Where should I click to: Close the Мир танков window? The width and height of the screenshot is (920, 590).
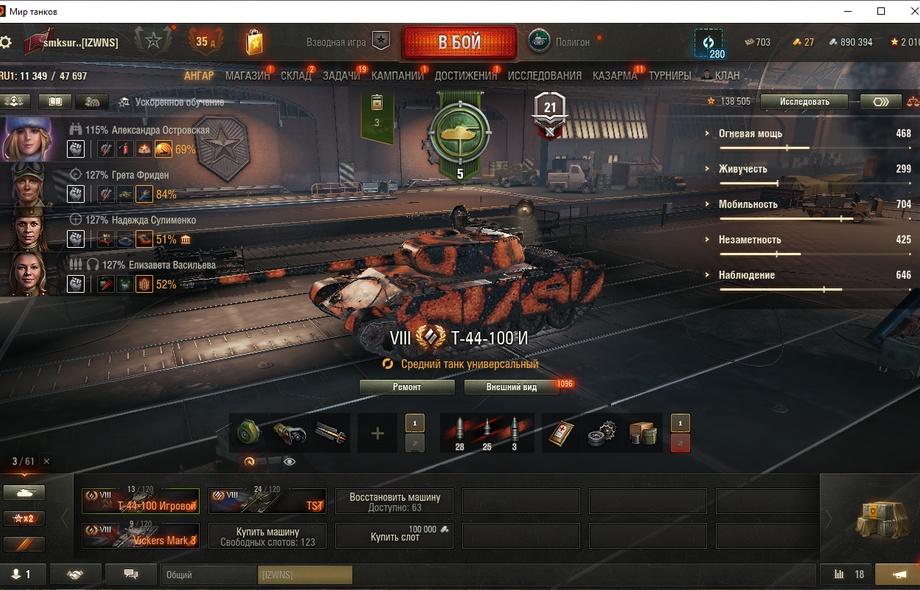point(904,11)
